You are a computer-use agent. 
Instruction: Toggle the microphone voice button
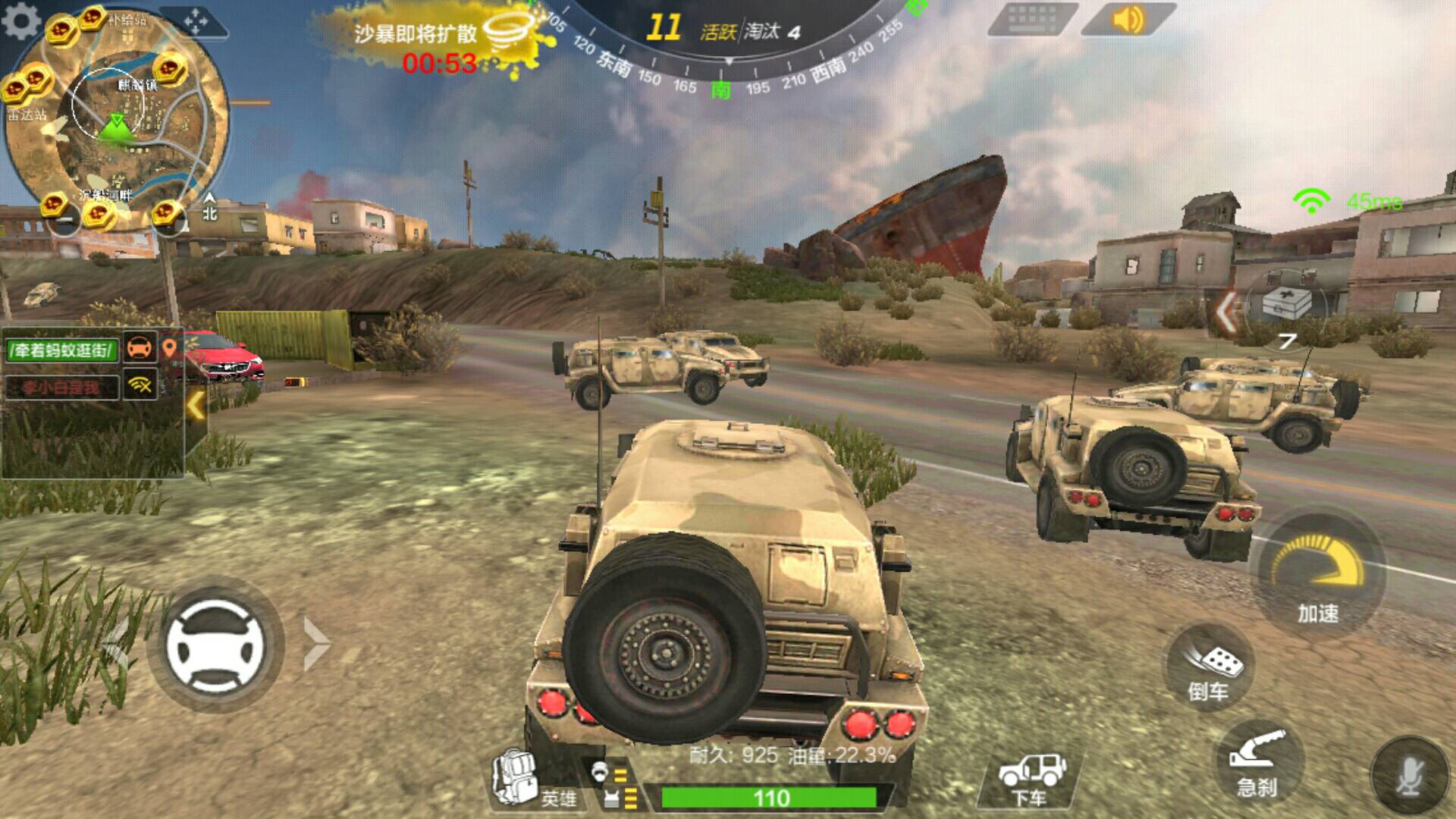coord(1410,777)
